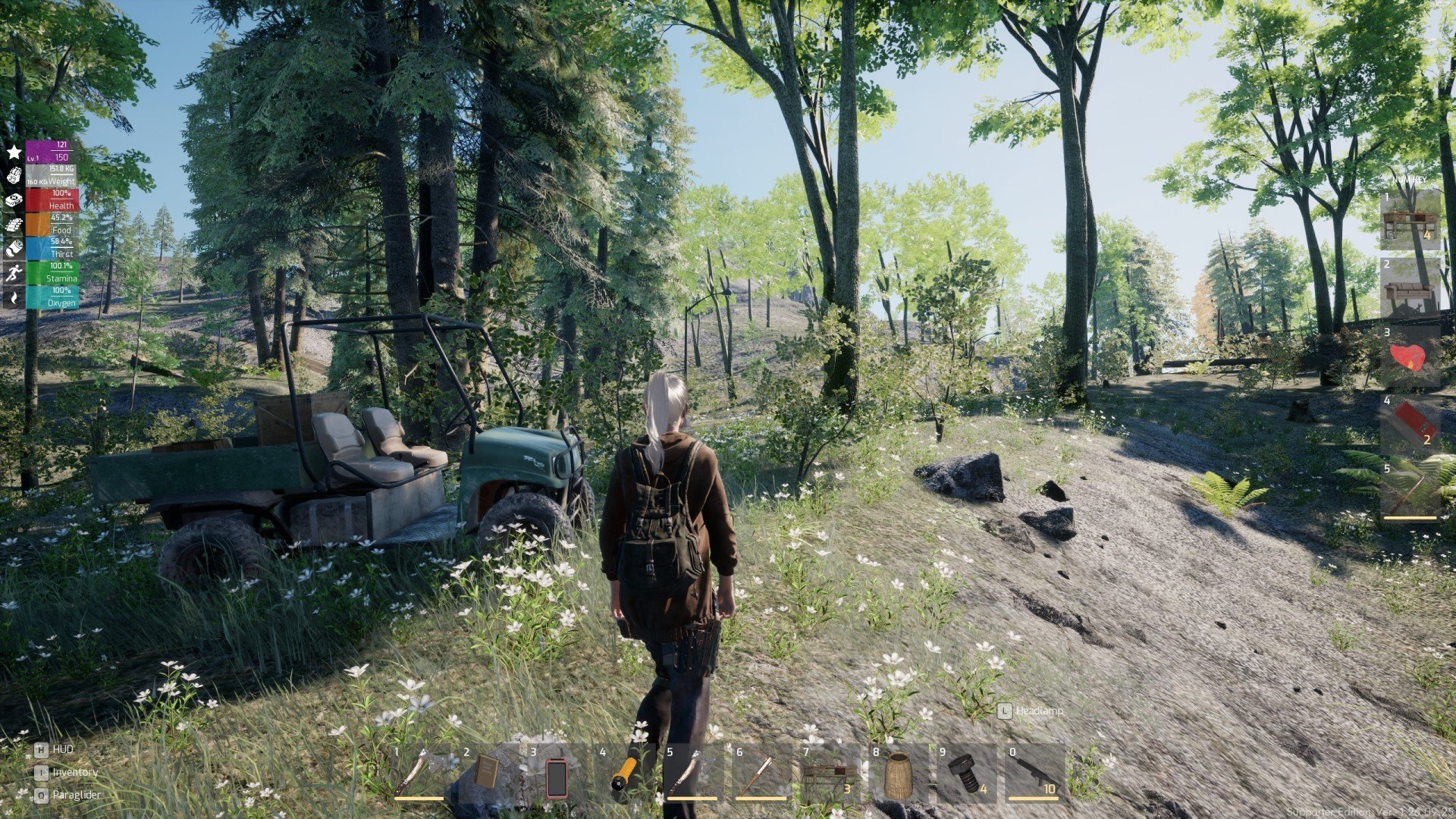Choose the wooden workbench hotbar slot
This screenshot has height=819, width=1456.
[828, 775]
